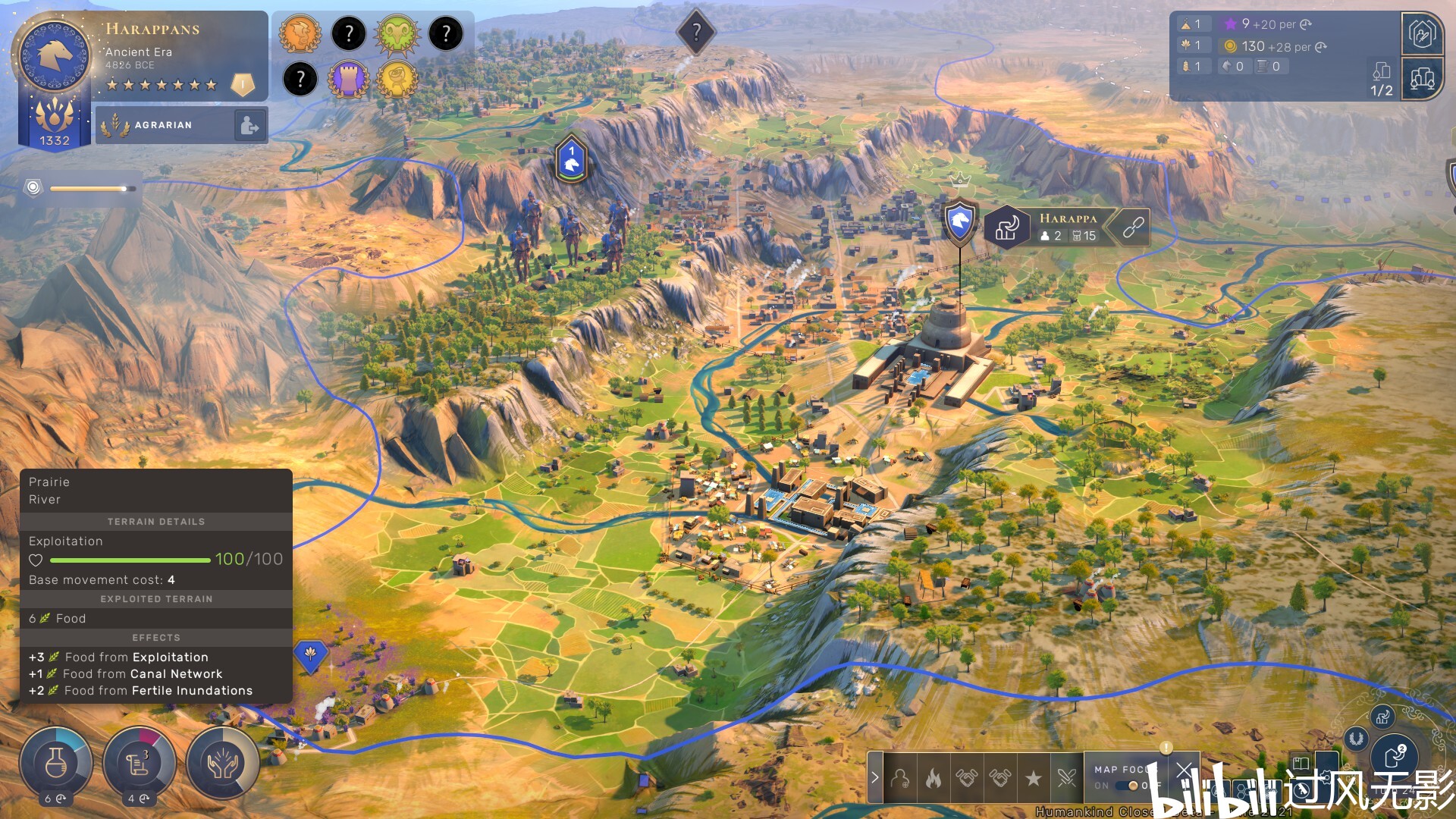The width and height of the screenshot is (1456, 819).
Task: Open the armies overview shield button
Action: coord(1422,33)
